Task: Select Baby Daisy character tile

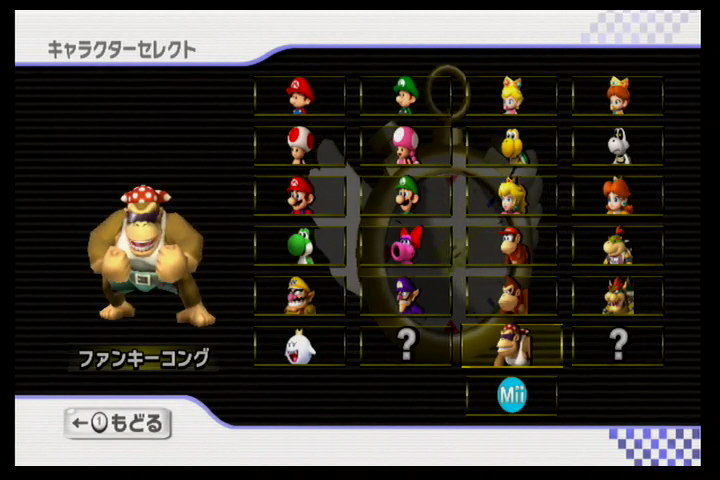Action: pyautogui.click(x=618, y=95)
